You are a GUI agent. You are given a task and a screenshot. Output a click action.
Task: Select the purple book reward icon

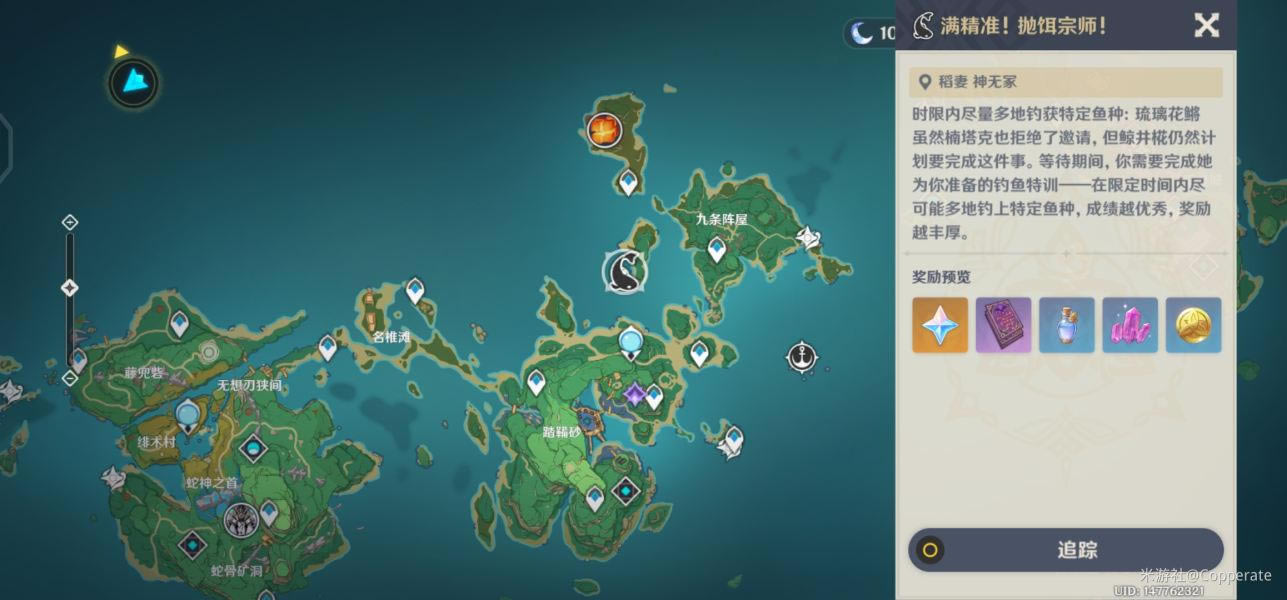[x=1003, y=325]
